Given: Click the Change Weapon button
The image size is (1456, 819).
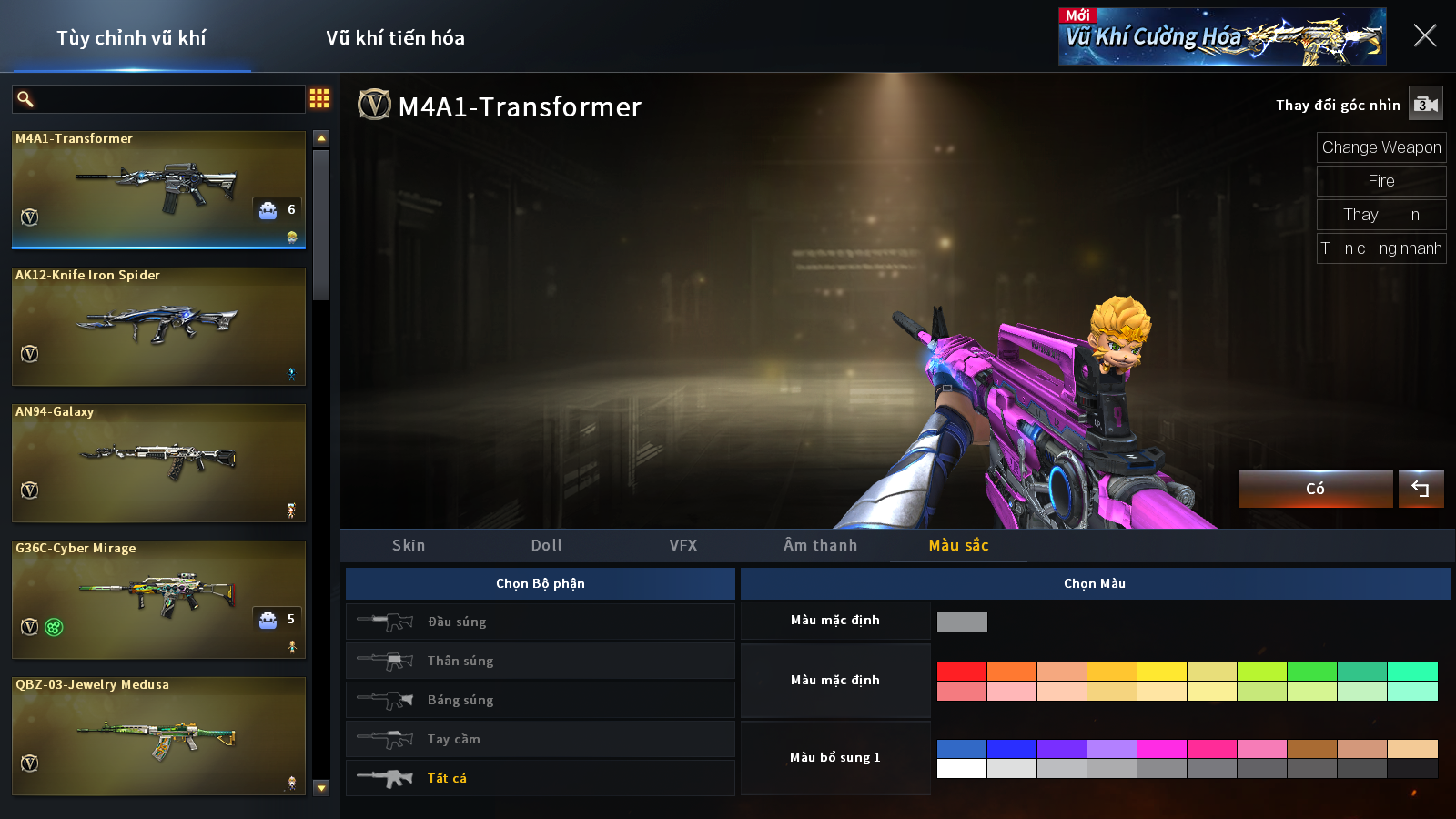Looking at the screenshot, I should coord(1380,147).
